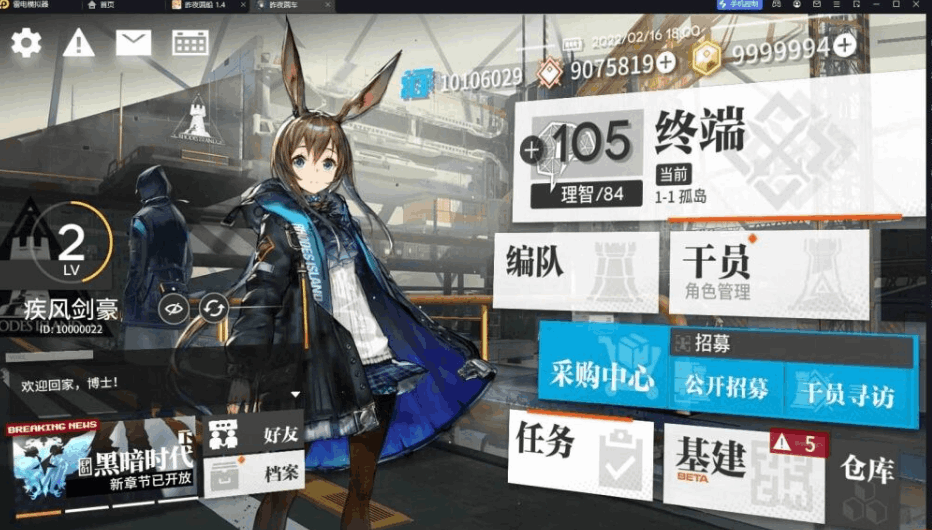Open the gear settings icon
The image size is (932, 530).
[26, 43]
